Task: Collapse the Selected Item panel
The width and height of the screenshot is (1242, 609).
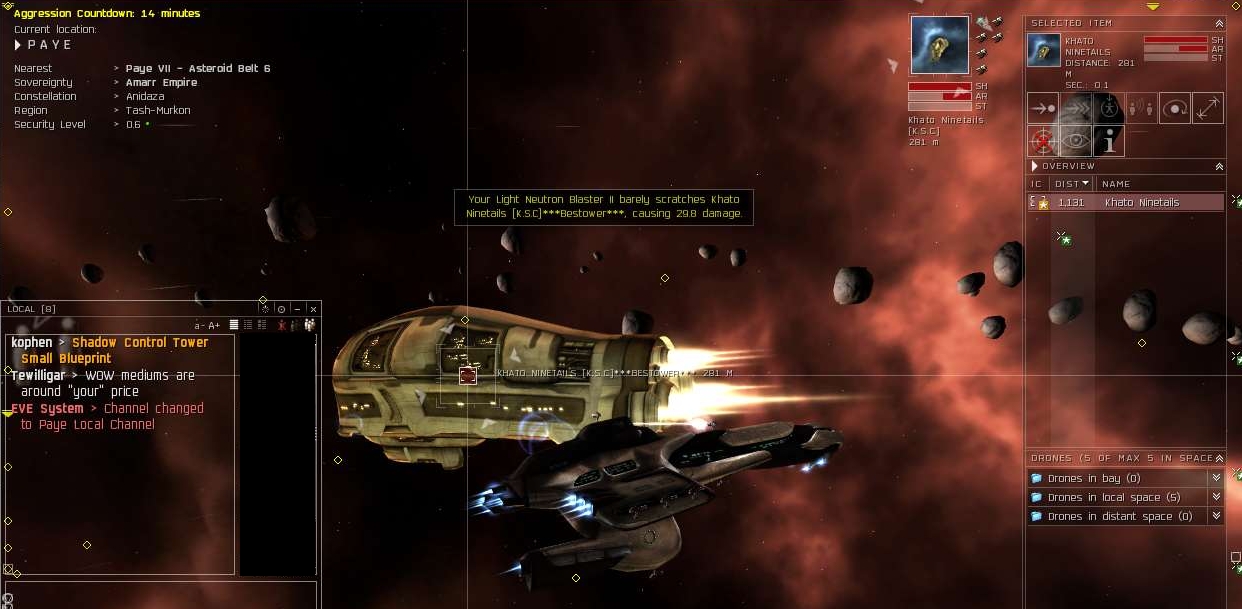Action: [1218, 23]
